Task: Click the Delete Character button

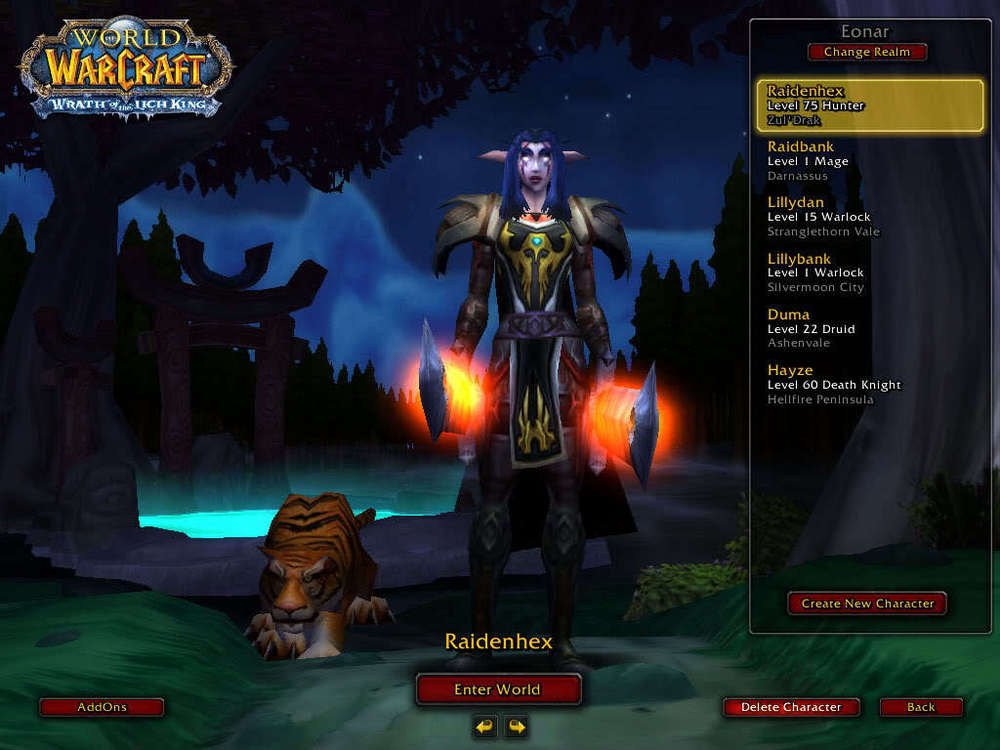Action: coord(791,707)
